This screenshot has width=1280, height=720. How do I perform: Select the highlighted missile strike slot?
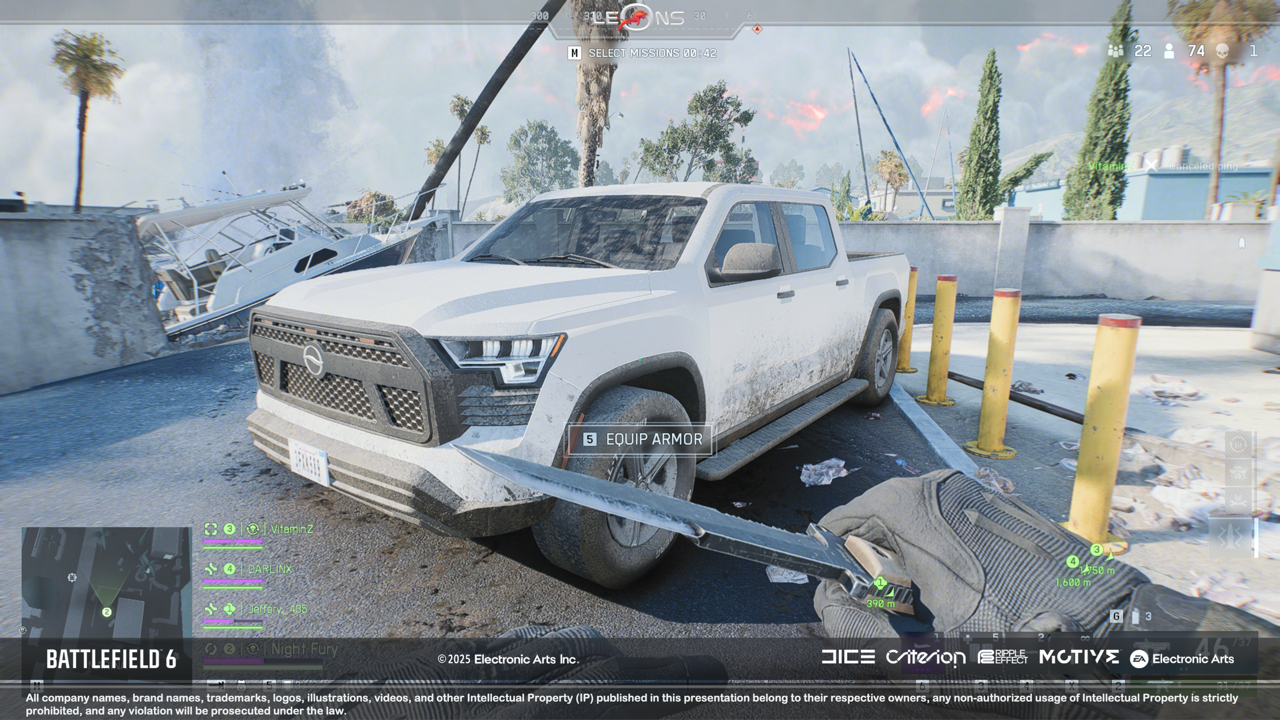[x=1232, y=537]
